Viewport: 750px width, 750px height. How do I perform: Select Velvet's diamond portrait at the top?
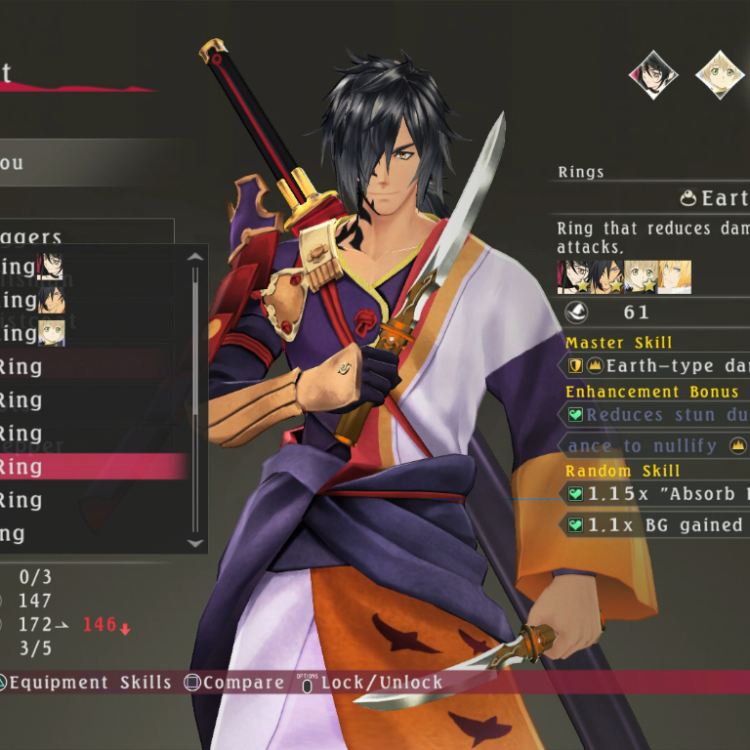653,74
